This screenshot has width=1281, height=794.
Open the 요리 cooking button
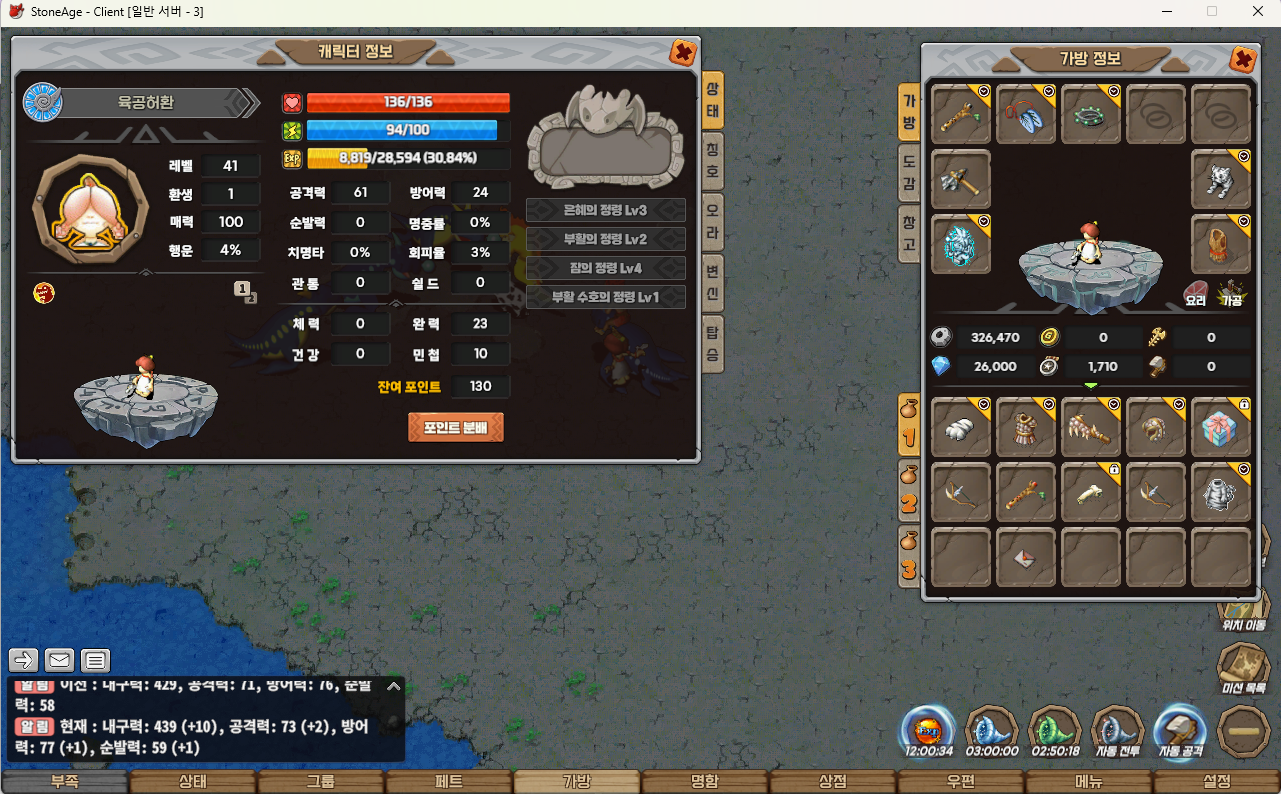(1196, 292)
